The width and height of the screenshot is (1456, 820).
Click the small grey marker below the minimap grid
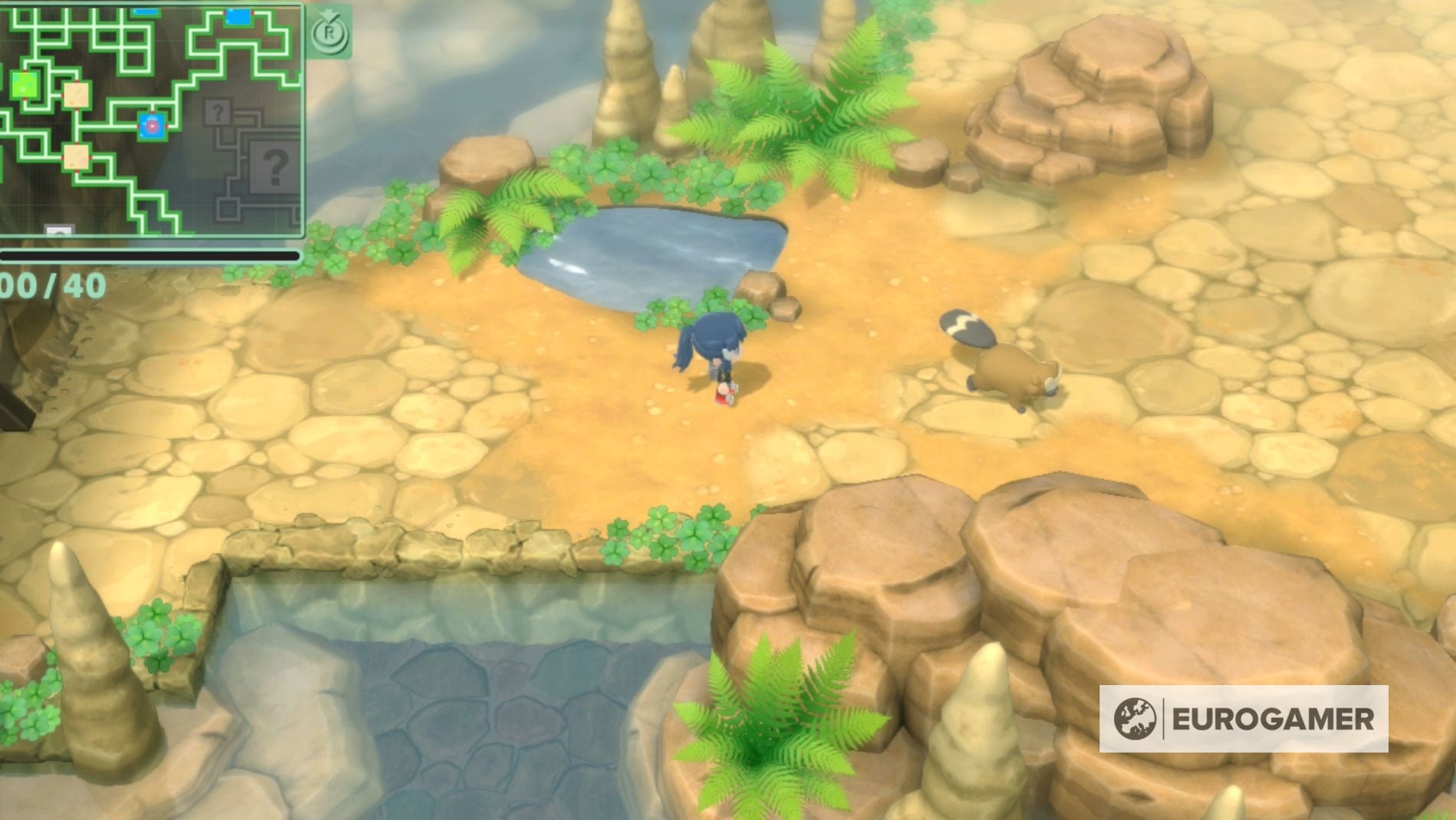(x=59, y=231)
